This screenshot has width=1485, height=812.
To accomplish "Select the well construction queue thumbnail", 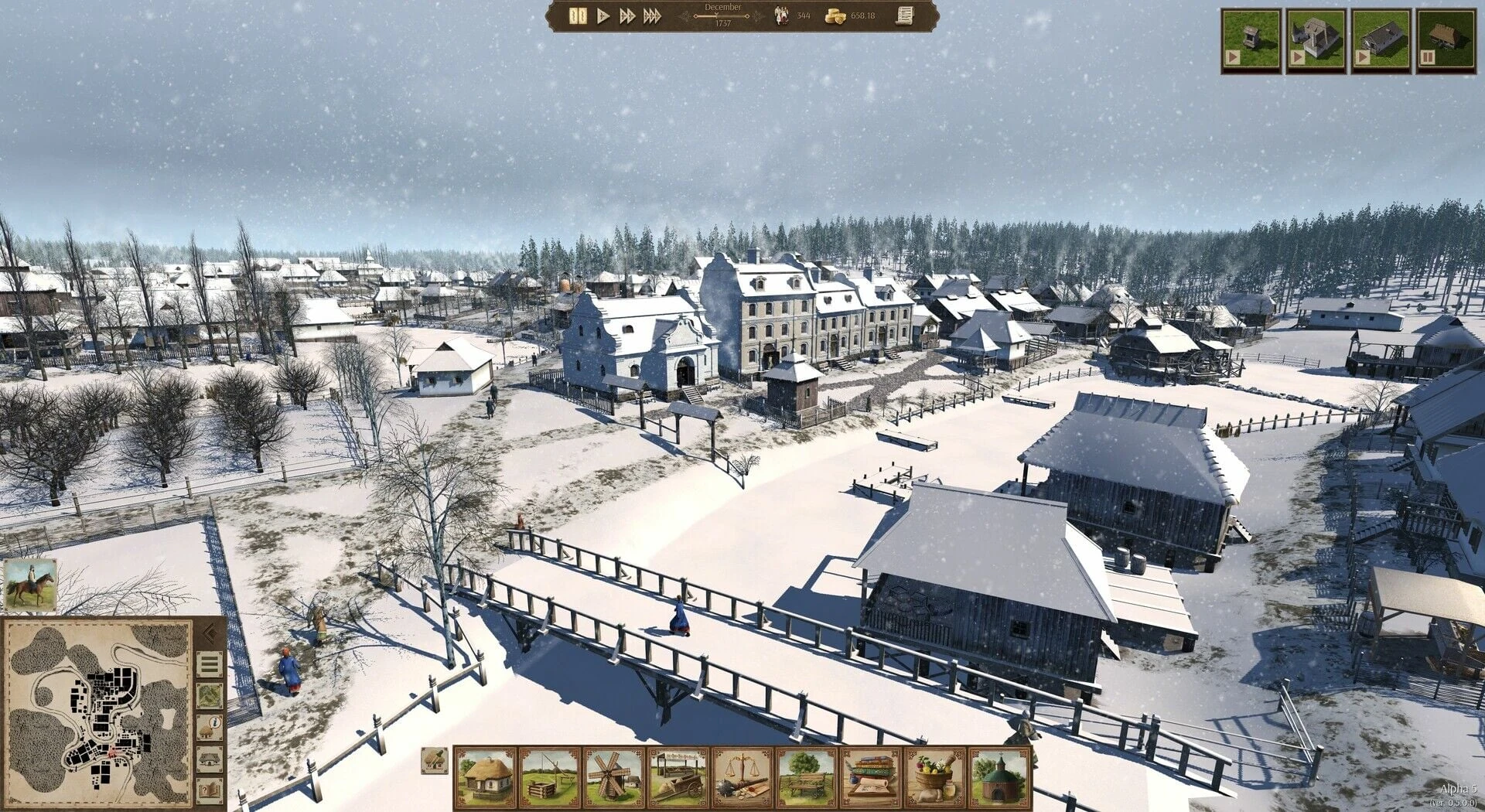I will tap(1251, 42).
